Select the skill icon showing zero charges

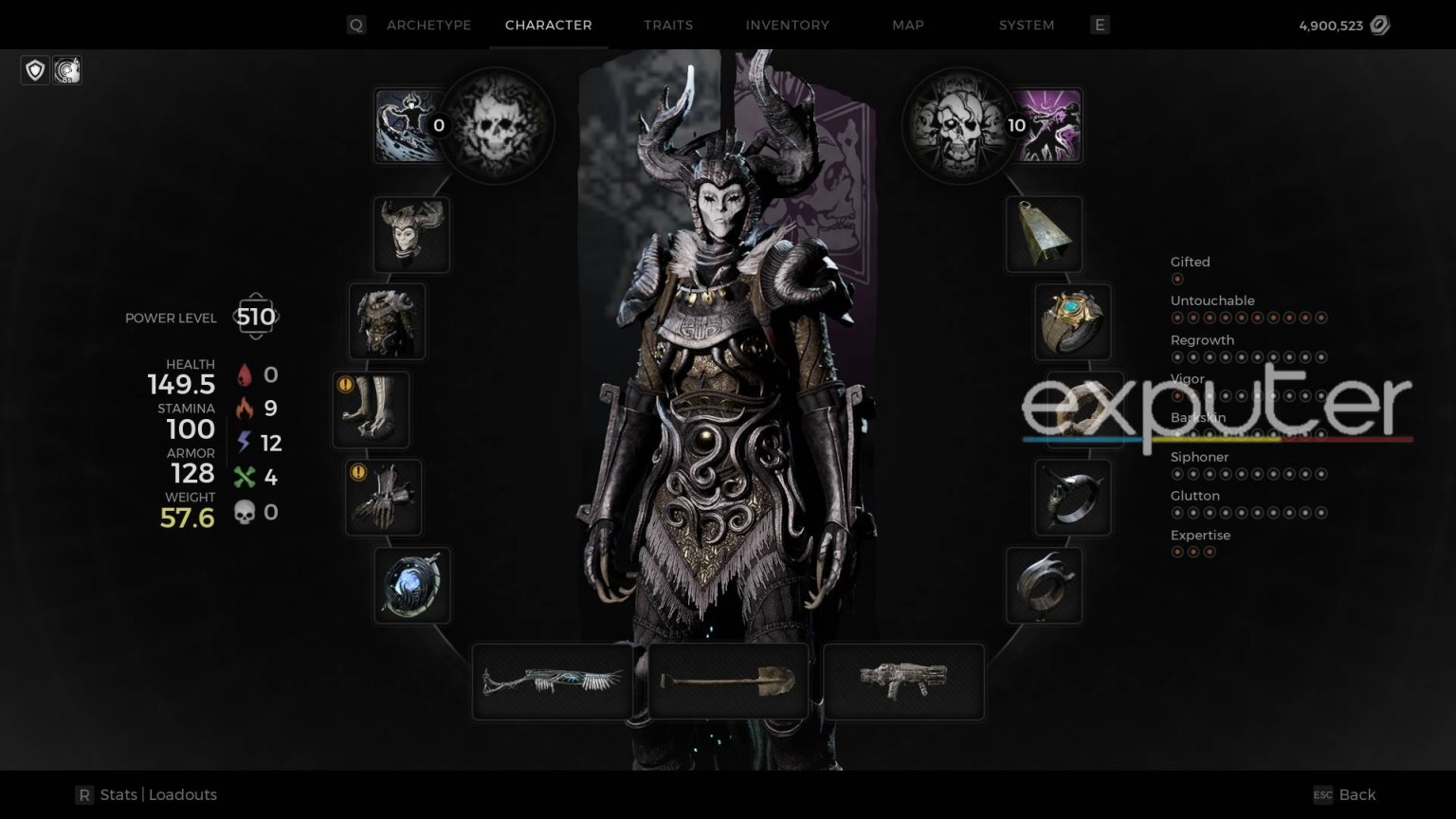[409, 123]
